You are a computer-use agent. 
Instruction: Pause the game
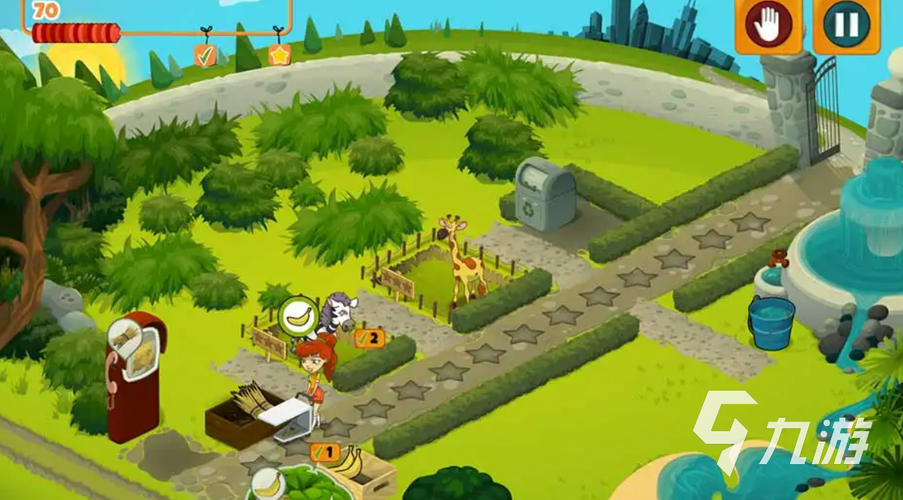(x=846, y=24)
